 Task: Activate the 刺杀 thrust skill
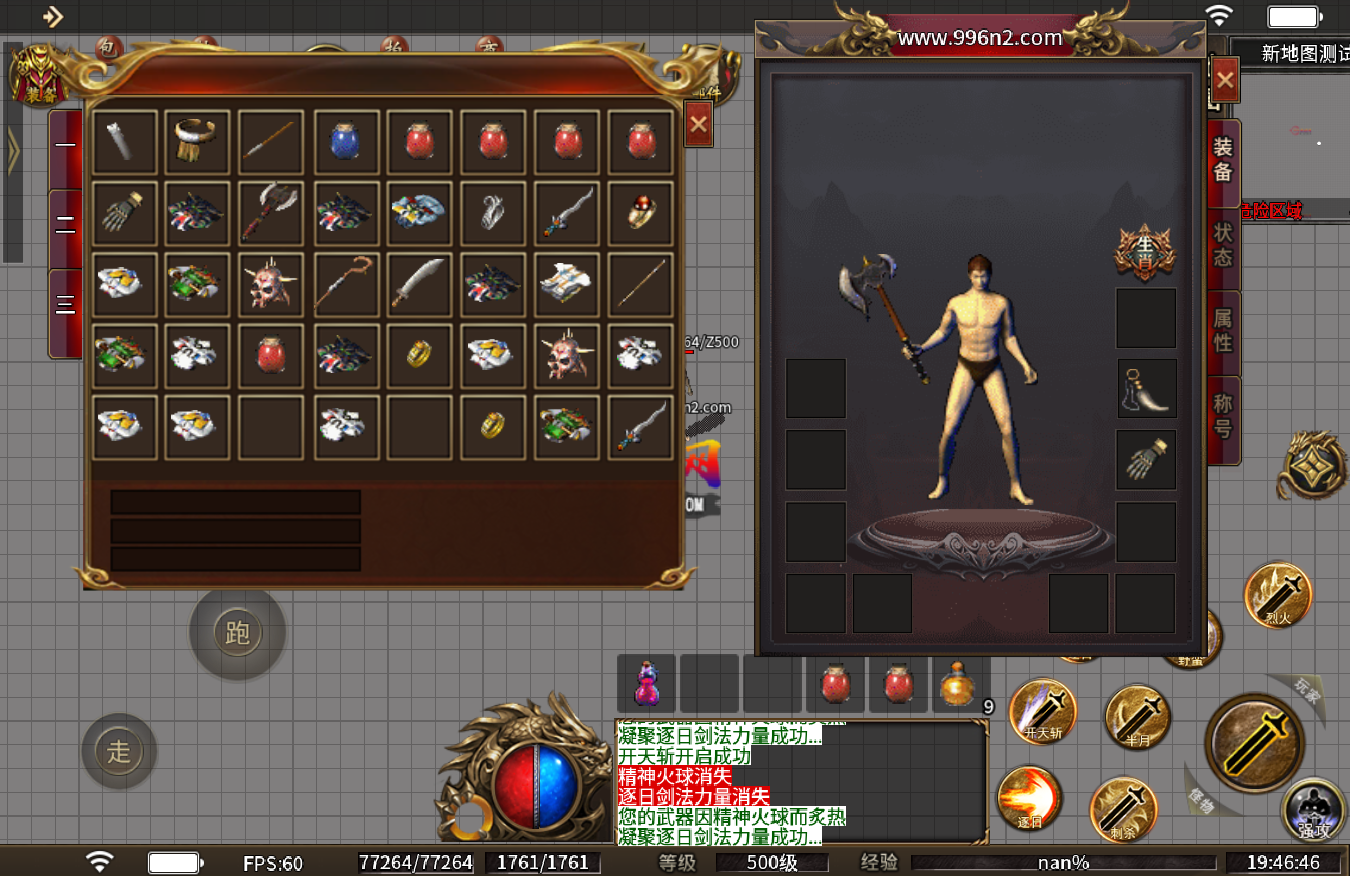[1122, 808]
